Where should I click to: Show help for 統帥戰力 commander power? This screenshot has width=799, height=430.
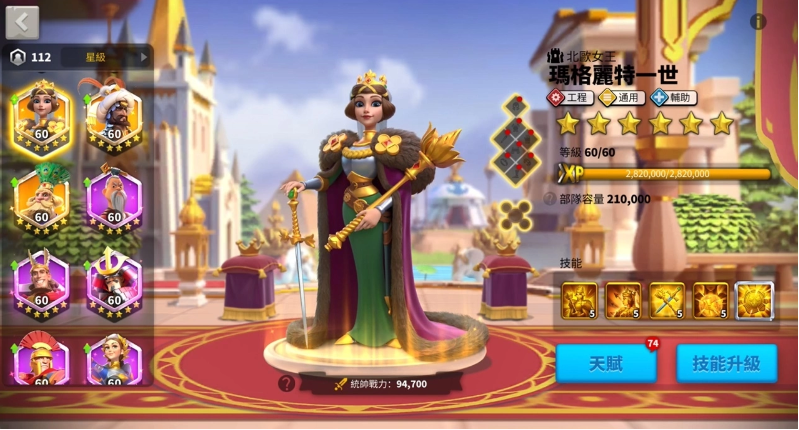tap(286, 383)
